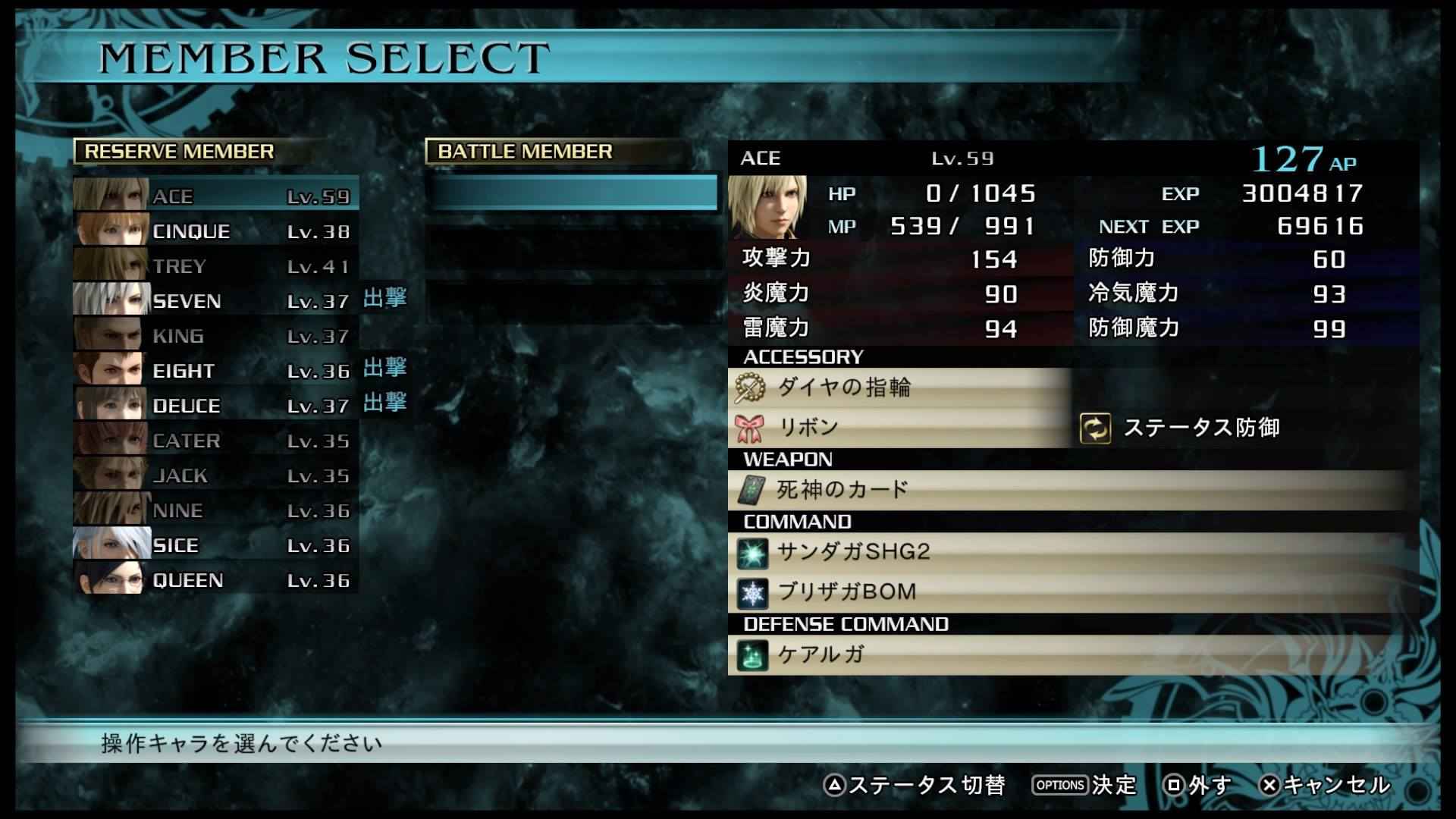Select NINE in the member roster

(x=216, y=510)
